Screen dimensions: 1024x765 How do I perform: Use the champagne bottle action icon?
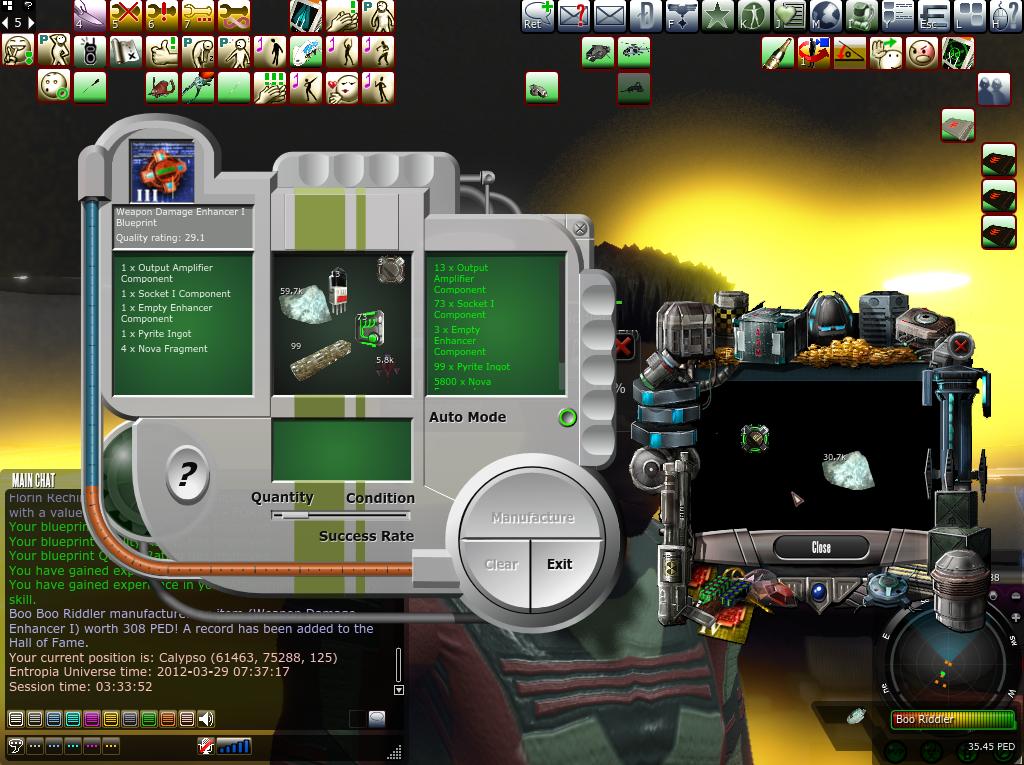(778, 52)
